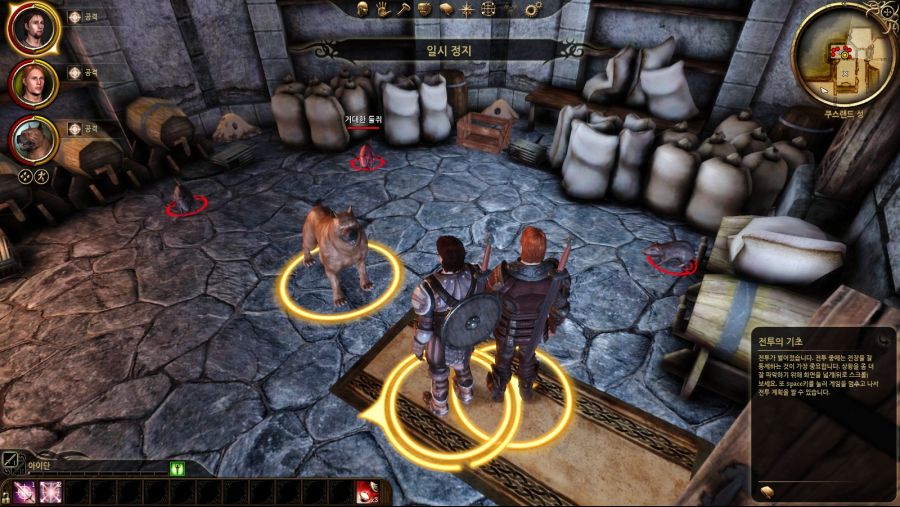This screenshot has width=900, height=507.
Task: Open the journal (compass star icon)
Action: point(467,9)
